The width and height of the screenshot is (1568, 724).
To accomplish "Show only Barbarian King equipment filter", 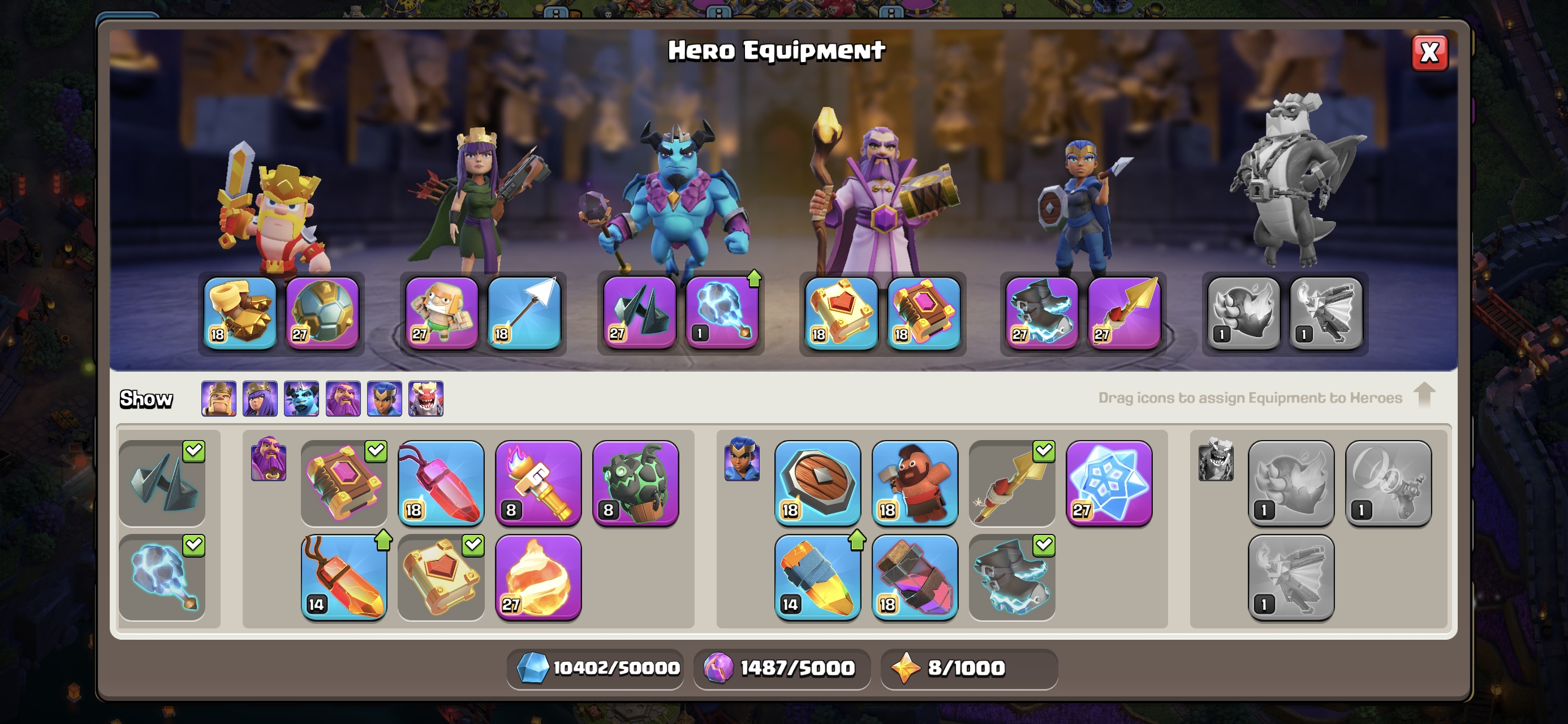I will 218,399.
